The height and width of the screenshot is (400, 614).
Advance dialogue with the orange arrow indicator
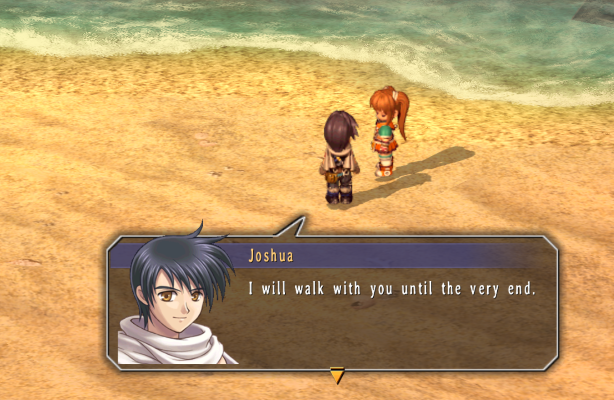click(x=337, y=376)
